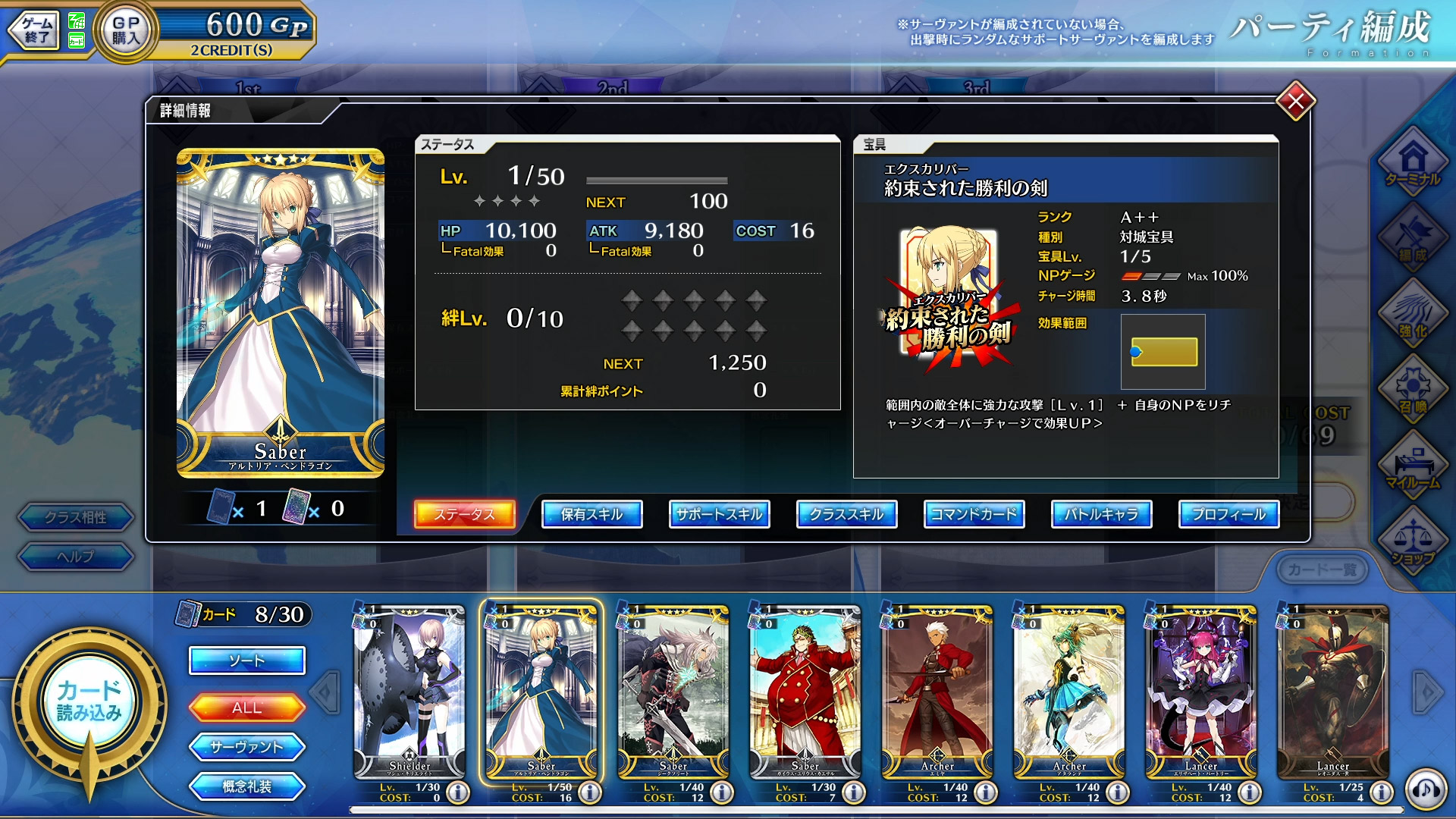This screenshot has width=1456, height=819.
Task: Select the ALL card filter
Action: click(x=246, y=708)
